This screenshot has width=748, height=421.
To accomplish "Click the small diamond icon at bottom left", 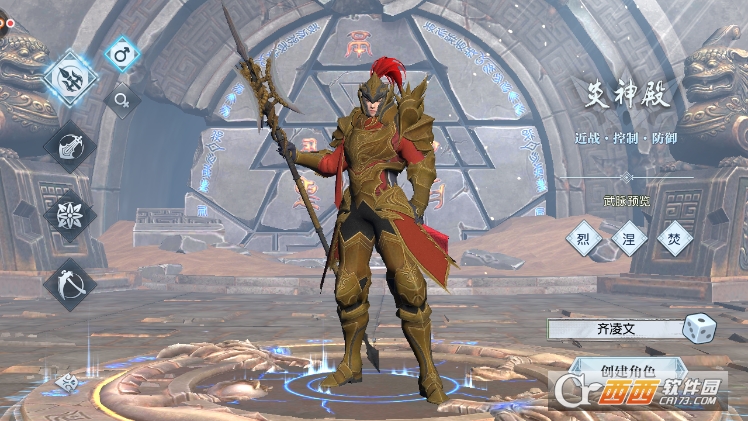I will click(67, 381).
